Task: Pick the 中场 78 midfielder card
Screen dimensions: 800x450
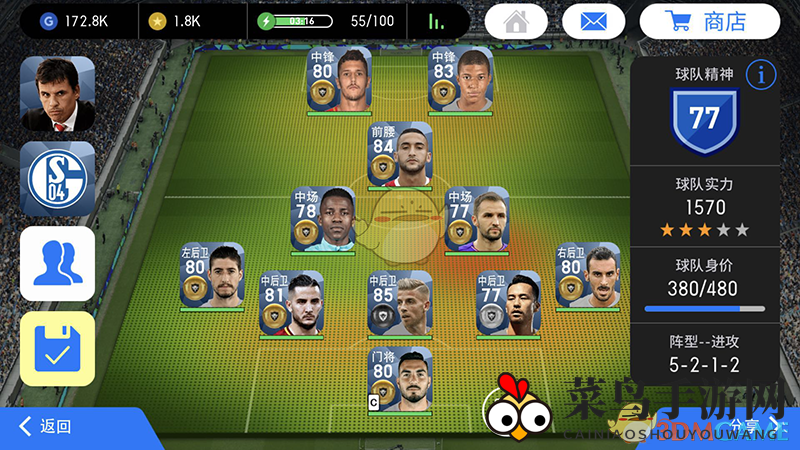Action: coord(323,219)
